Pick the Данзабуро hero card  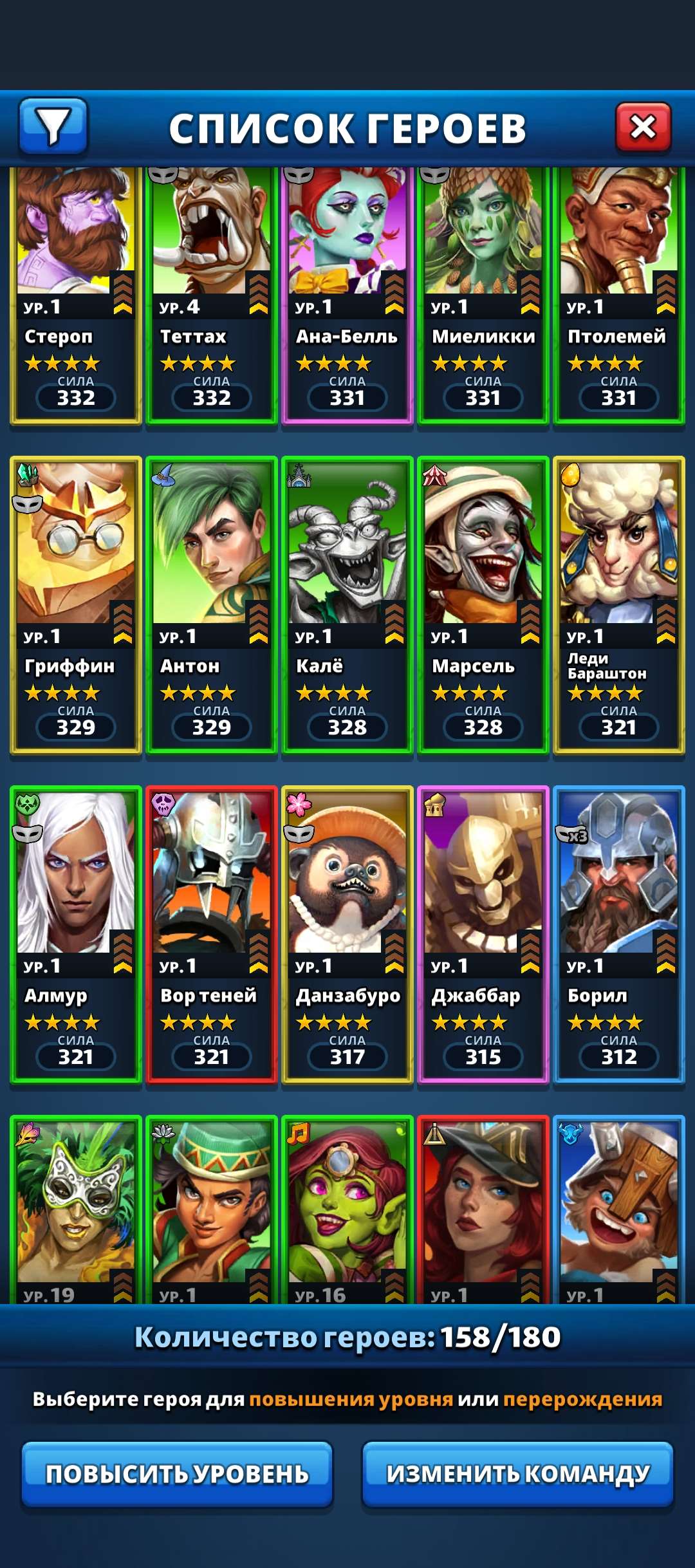(347, 935)
